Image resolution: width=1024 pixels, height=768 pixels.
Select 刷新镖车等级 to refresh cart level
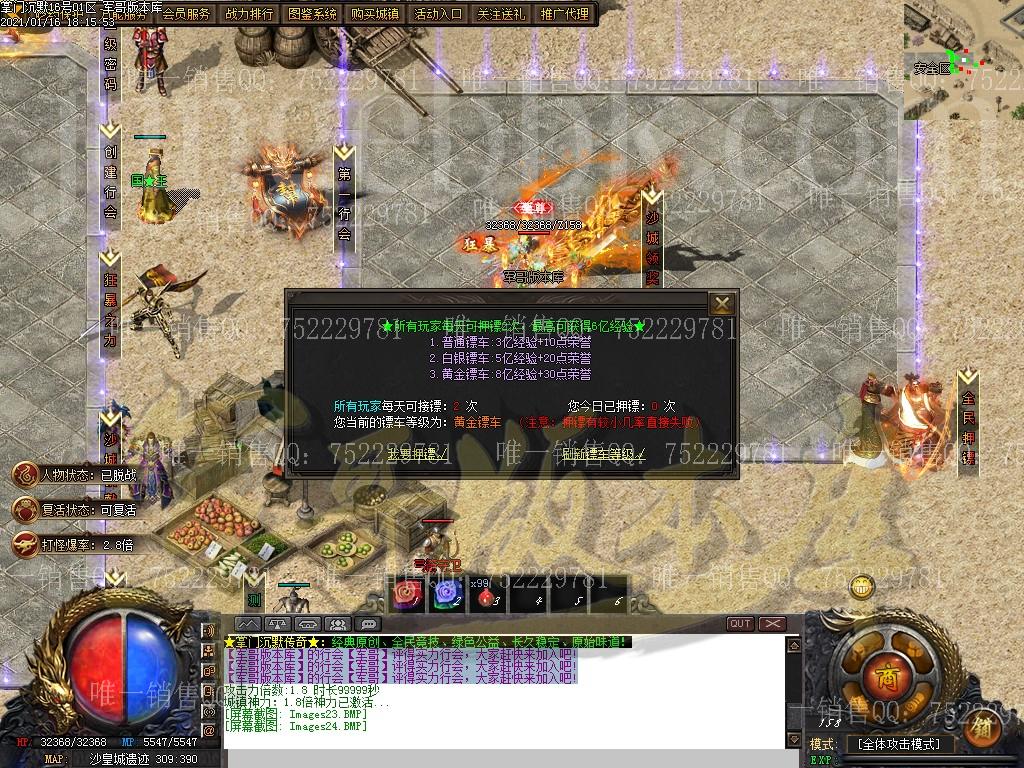tap(603, 454)
